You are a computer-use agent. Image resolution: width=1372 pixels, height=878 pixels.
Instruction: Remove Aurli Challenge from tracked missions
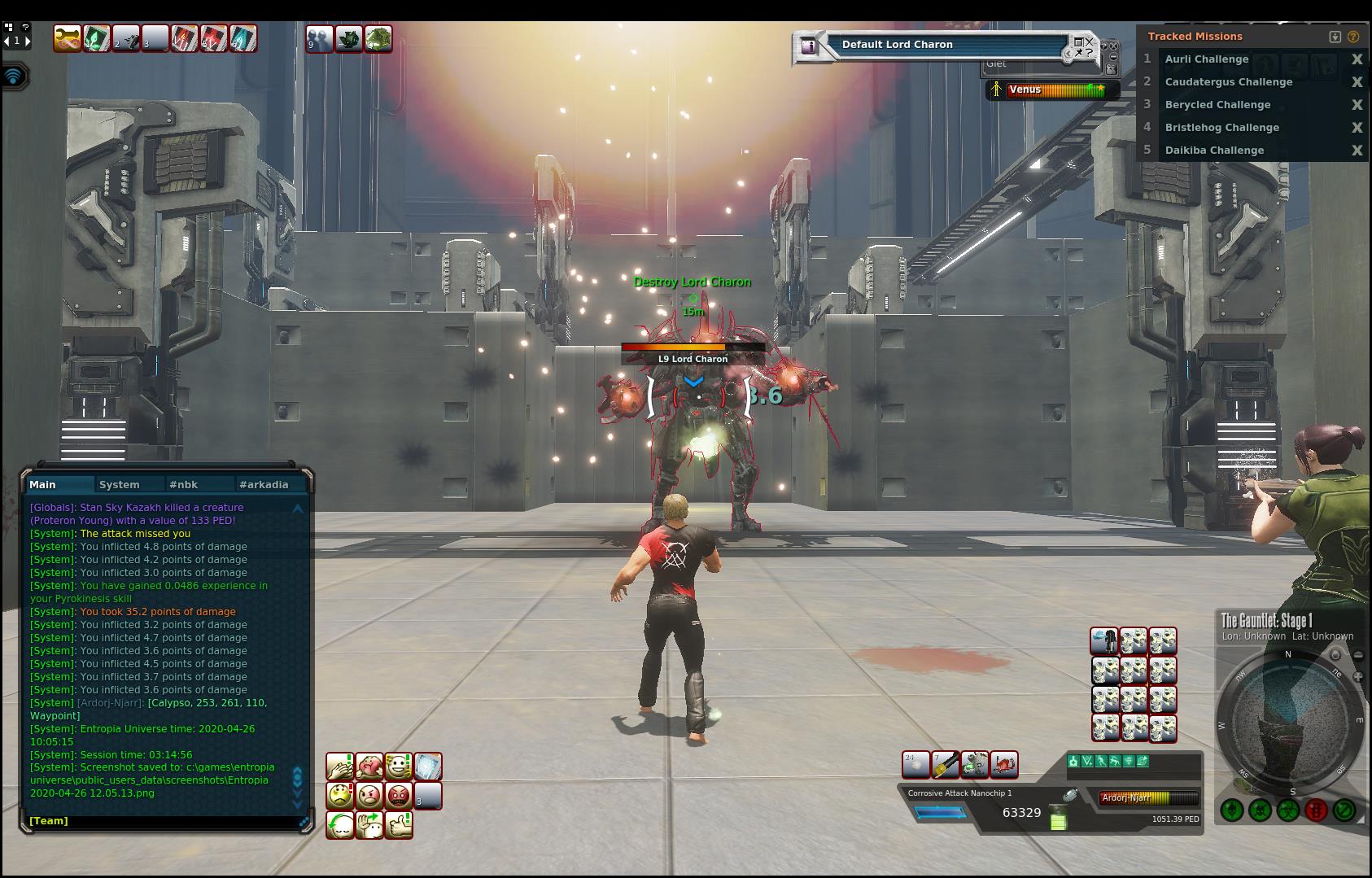click(1357, 59)
